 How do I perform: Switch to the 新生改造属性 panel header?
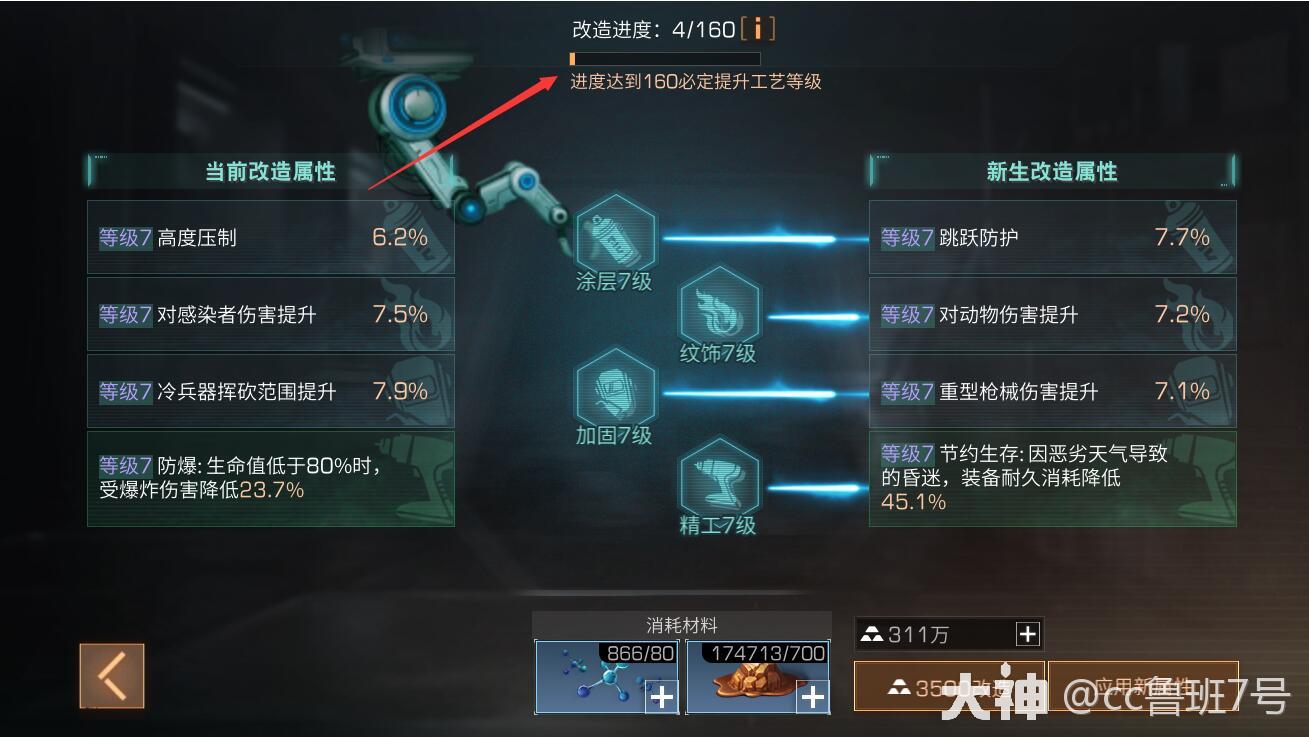[1052, 171]
